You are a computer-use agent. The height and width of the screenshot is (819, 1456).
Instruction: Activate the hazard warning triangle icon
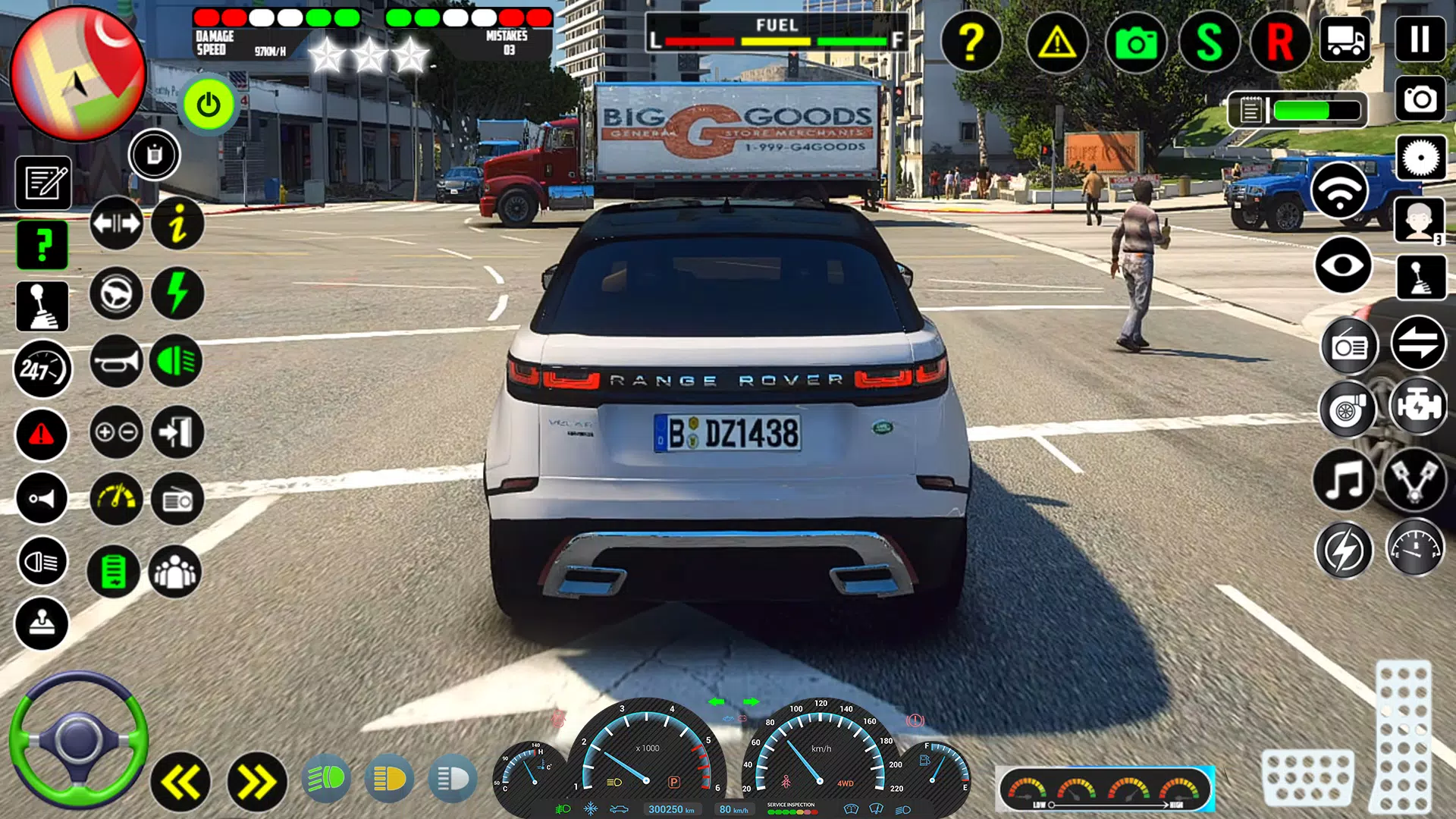tap(1056, 42)
